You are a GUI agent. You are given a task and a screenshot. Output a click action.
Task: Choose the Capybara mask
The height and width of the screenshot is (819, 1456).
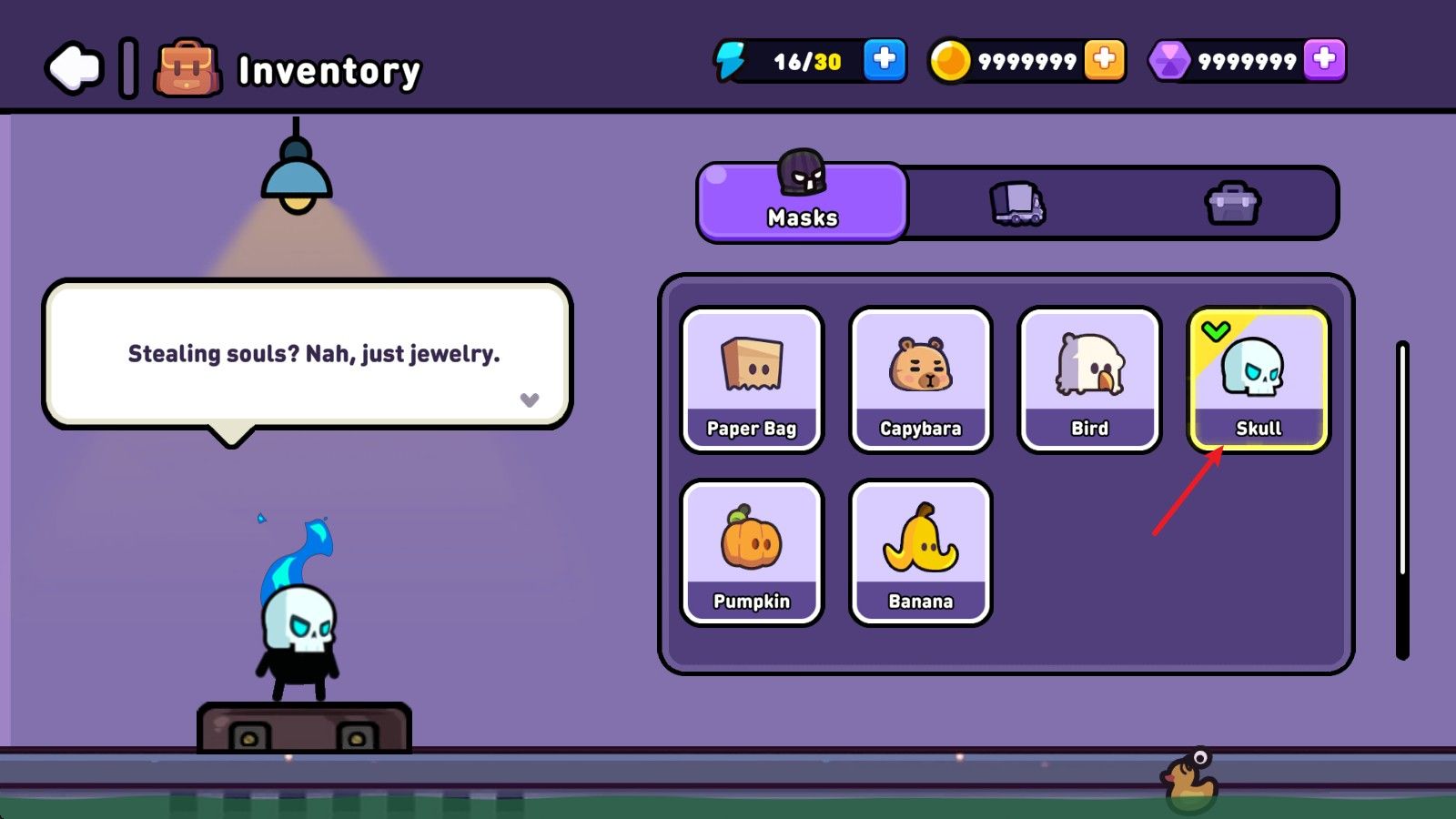tap(920, 379)
